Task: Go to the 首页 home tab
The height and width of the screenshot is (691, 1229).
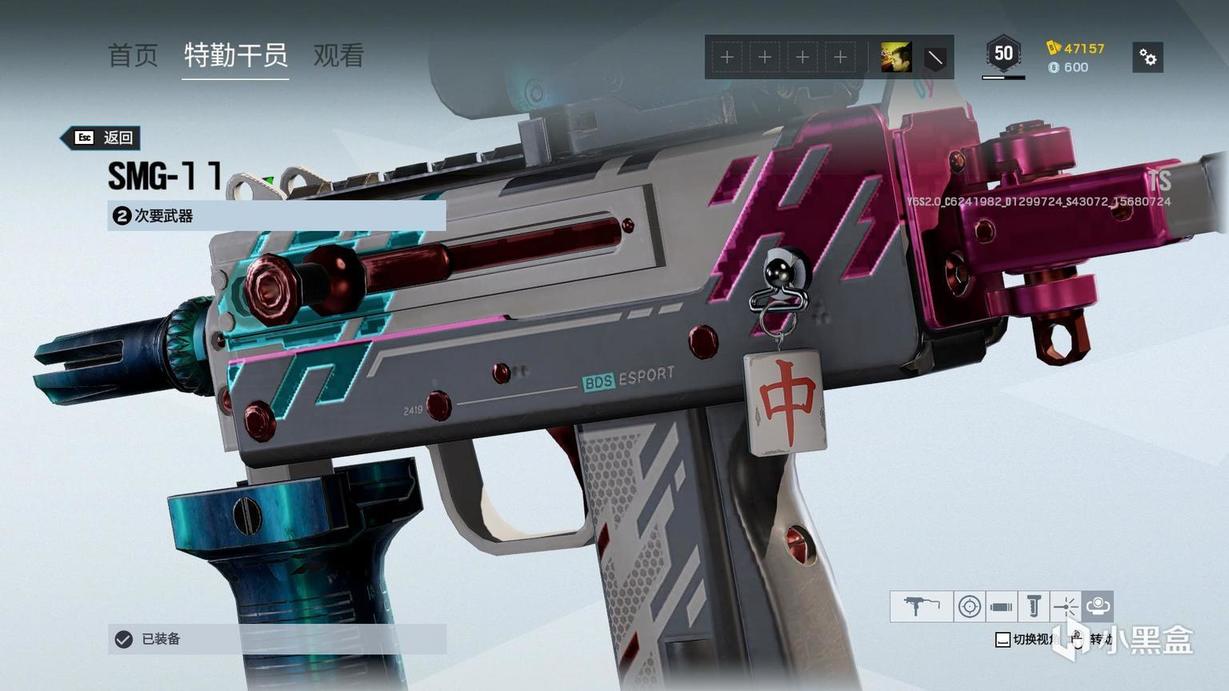Action: [x=133, y=56]
